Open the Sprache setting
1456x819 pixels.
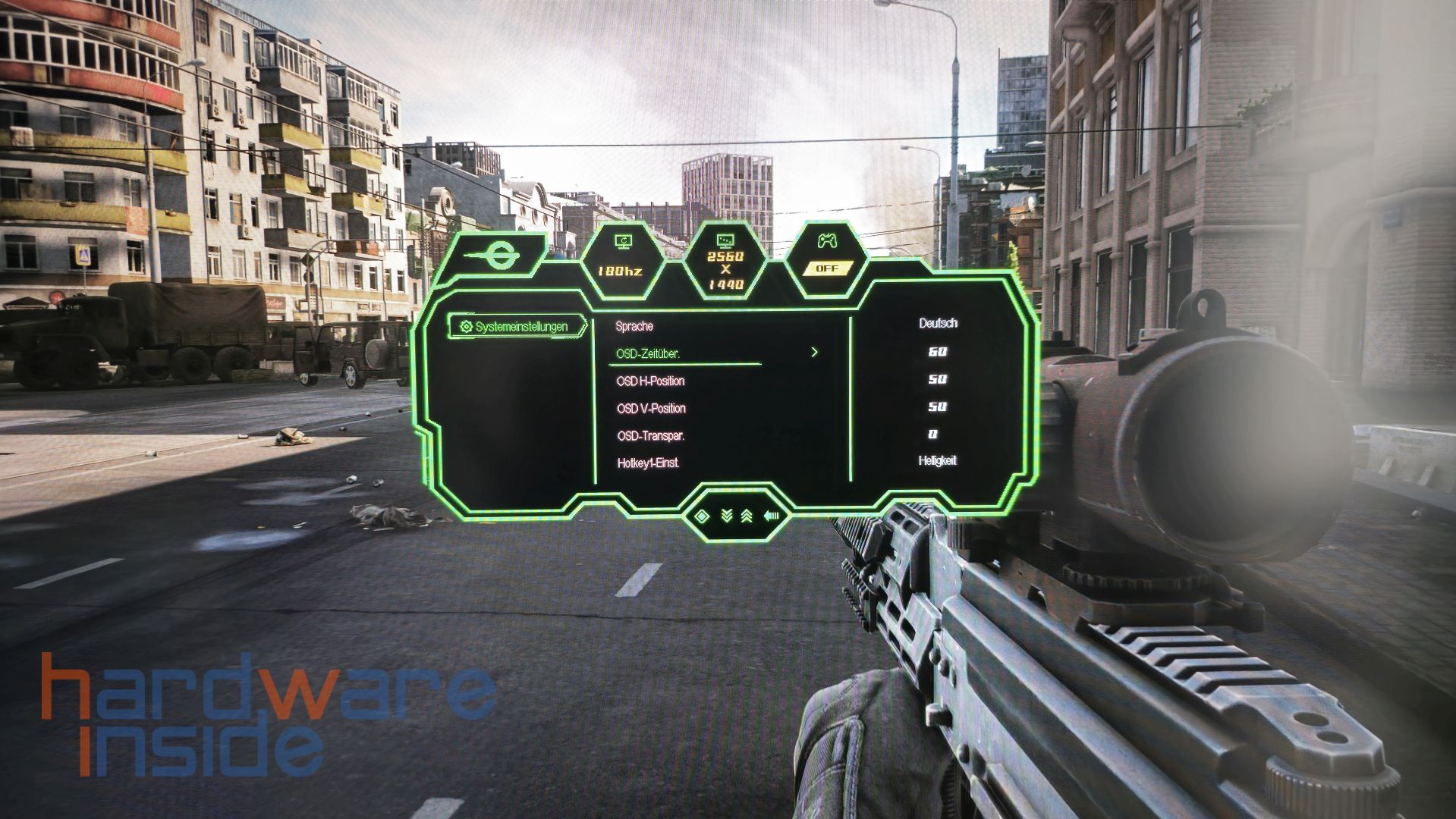coord(634,326)
